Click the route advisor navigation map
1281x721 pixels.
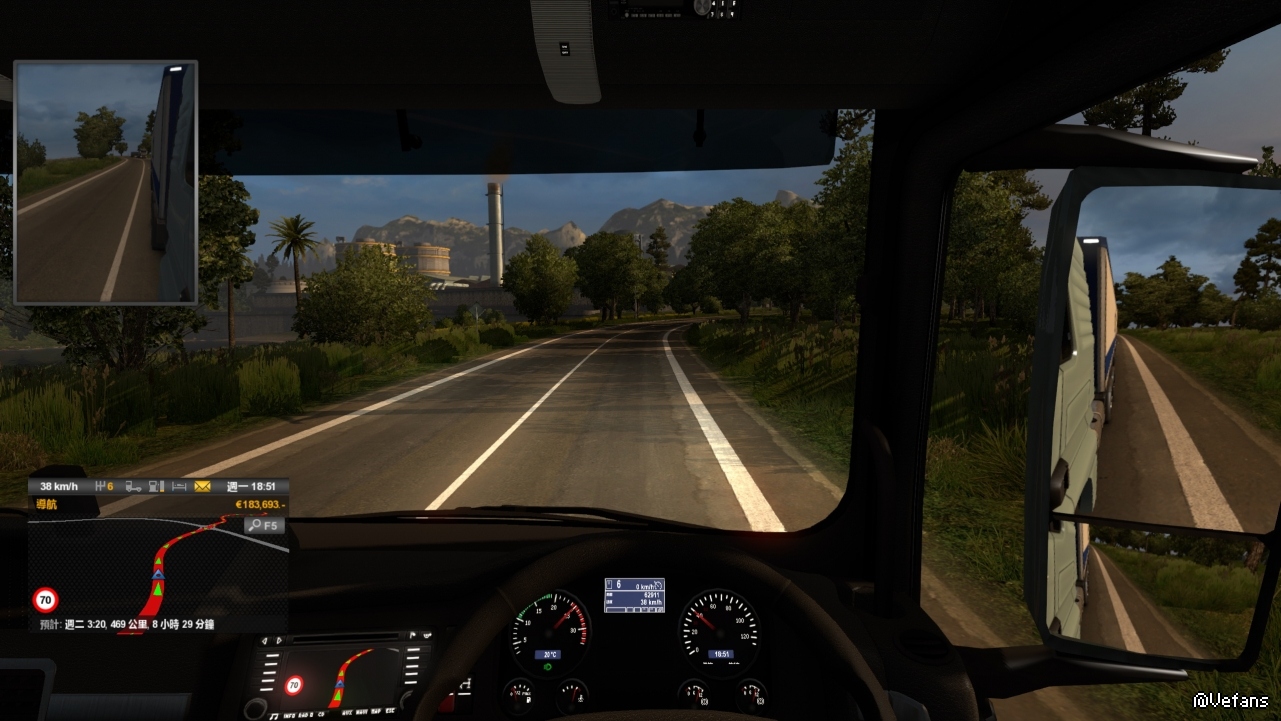[158, 570]
